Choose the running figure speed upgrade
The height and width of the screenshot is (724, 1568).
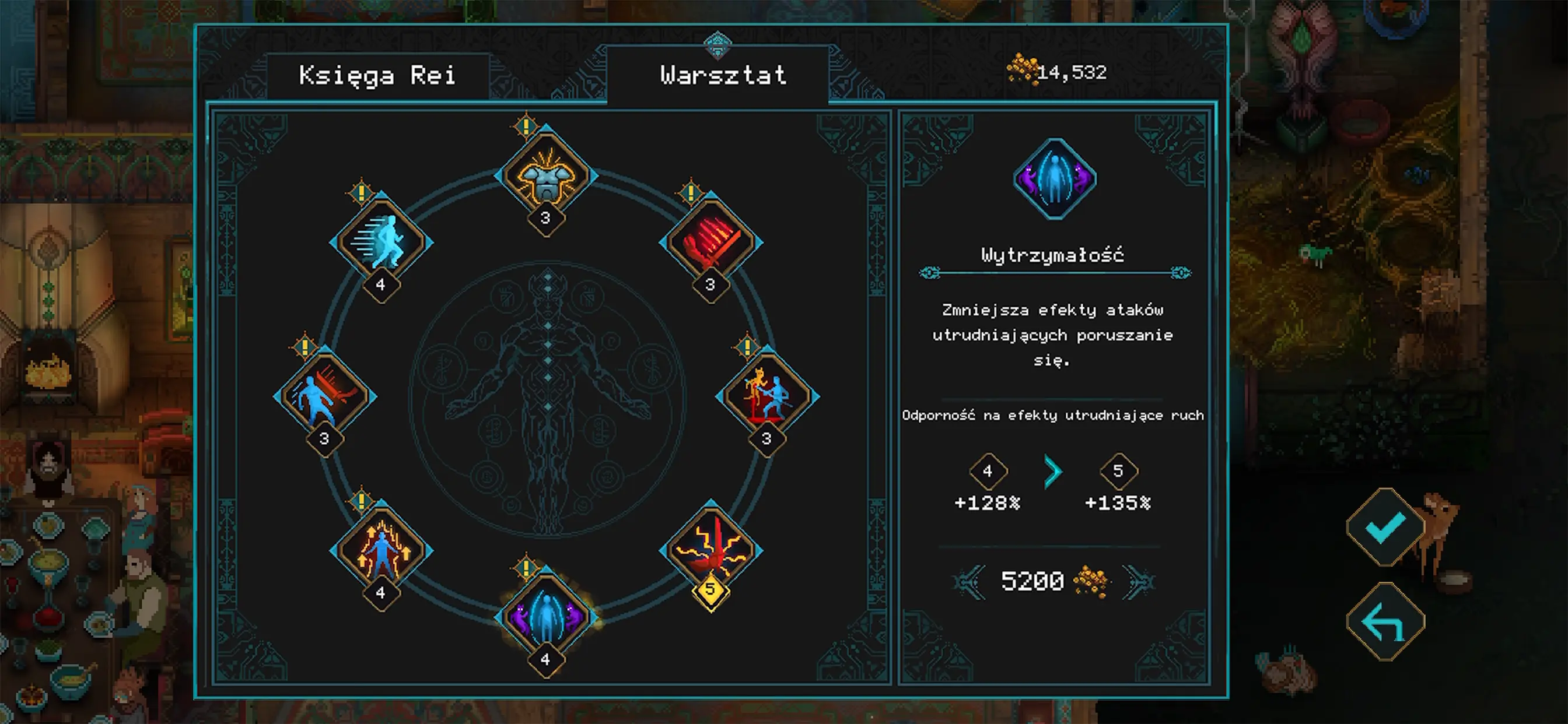point(381,241)
